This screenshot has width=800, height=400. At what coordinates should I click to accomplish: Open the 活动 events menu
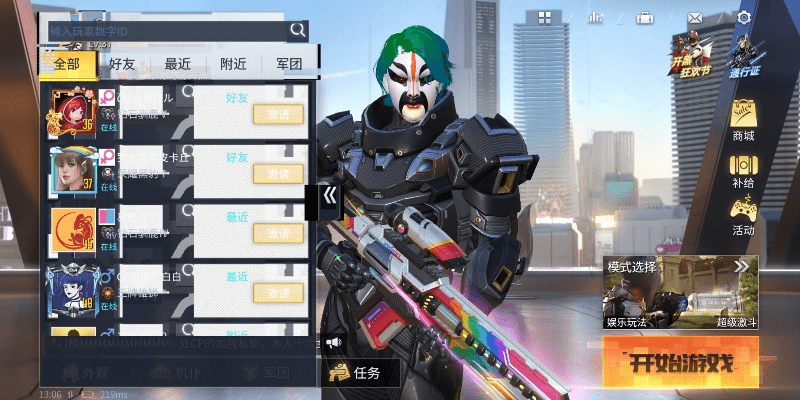(x=743, y=216)
